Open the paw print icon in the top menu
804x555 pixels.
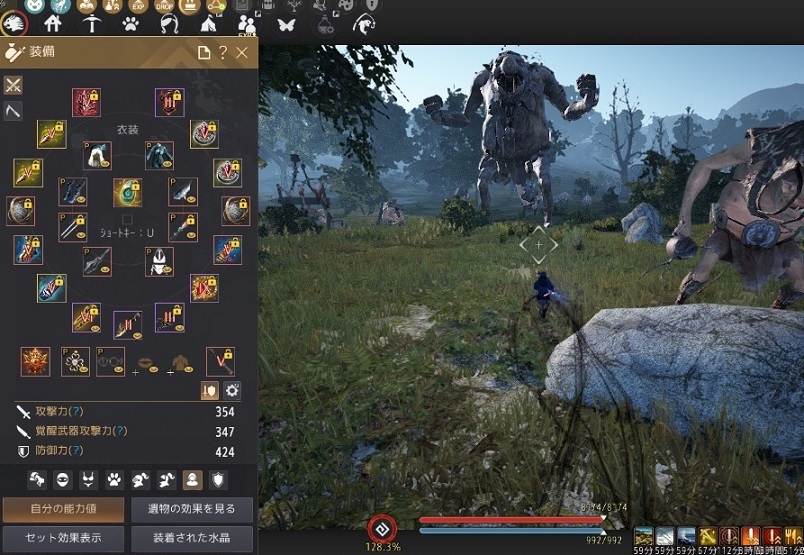[131, 23]
